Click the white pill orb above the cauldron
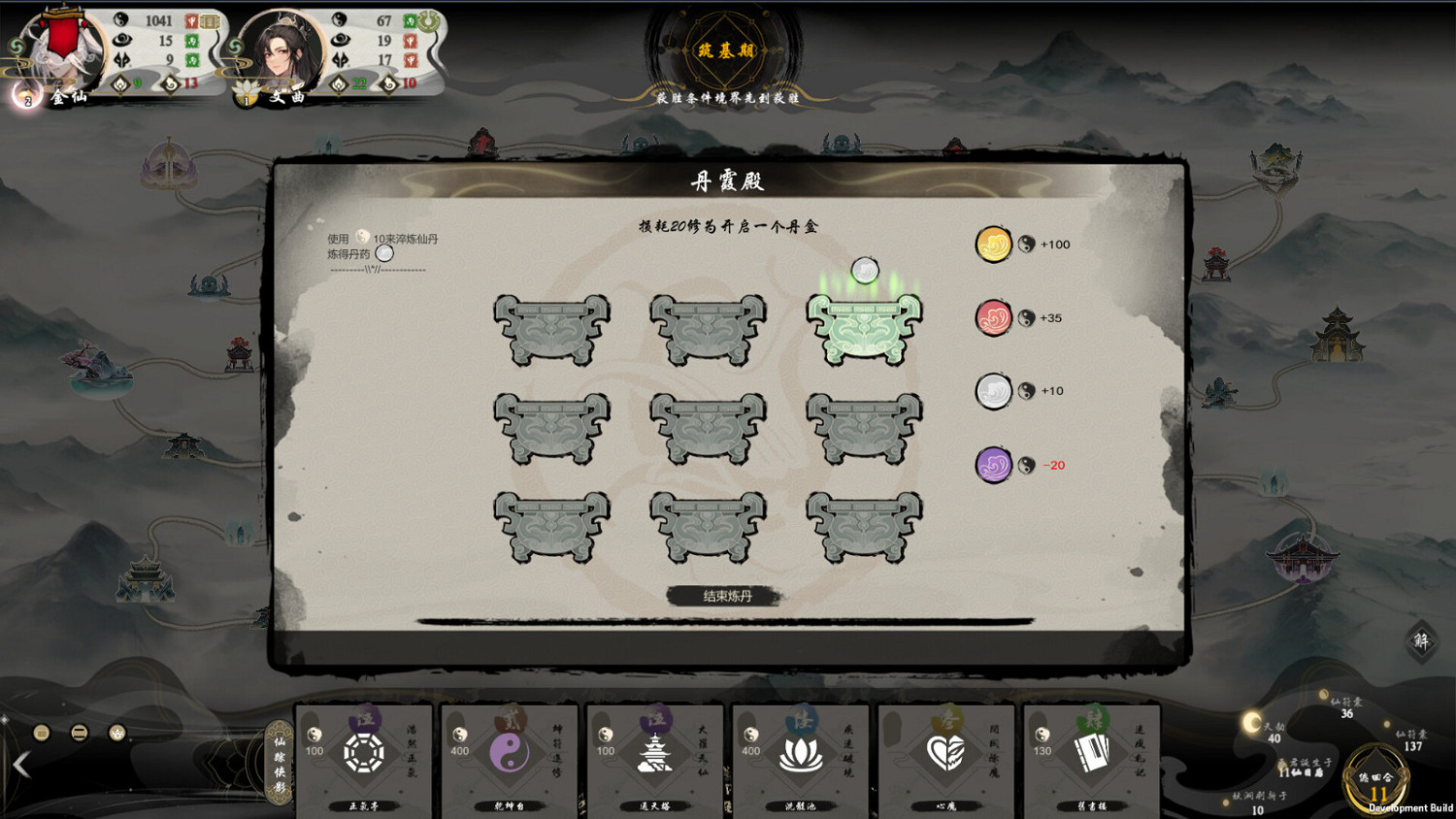1456x819 pixels. click(864, 271)
